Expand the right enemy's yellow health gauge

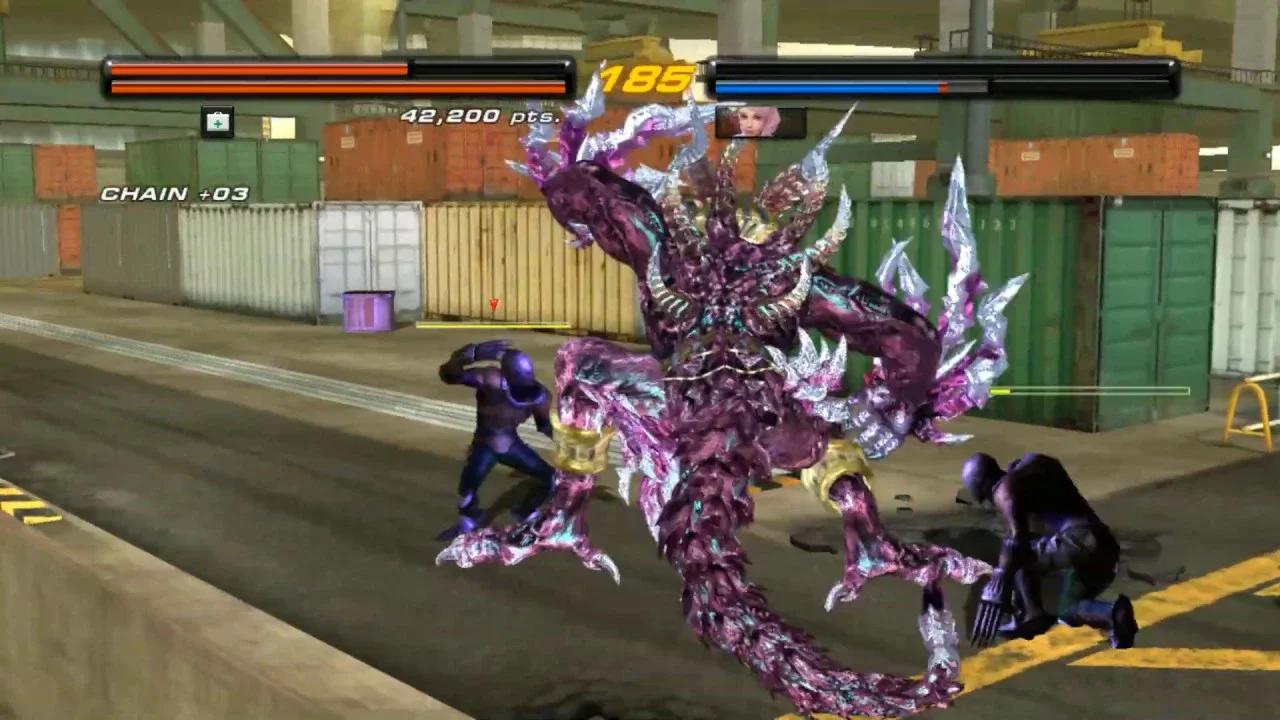pyautogui.click(x=1090, y=391)
